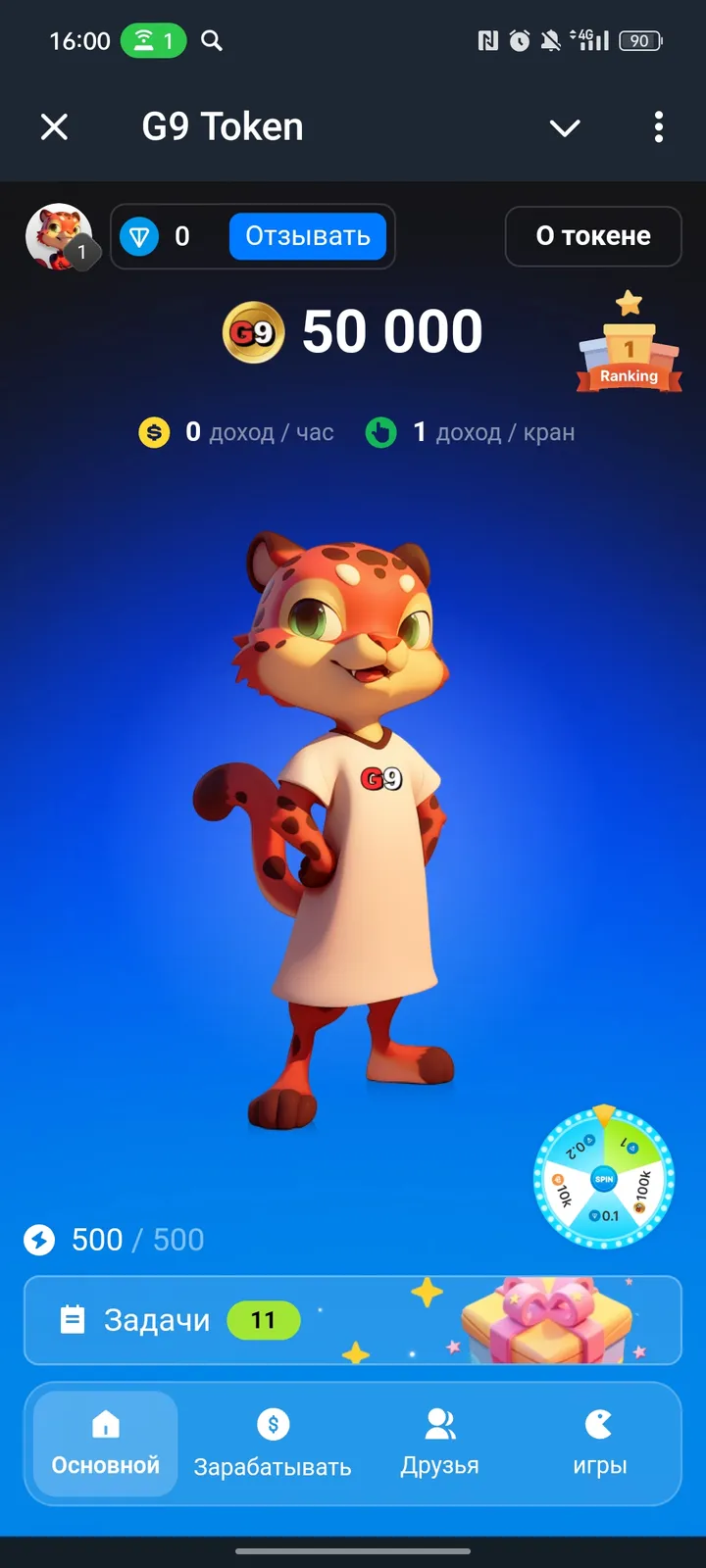Show the Друзья friends tab
706x1568 pixels.
pos(439,1443)
